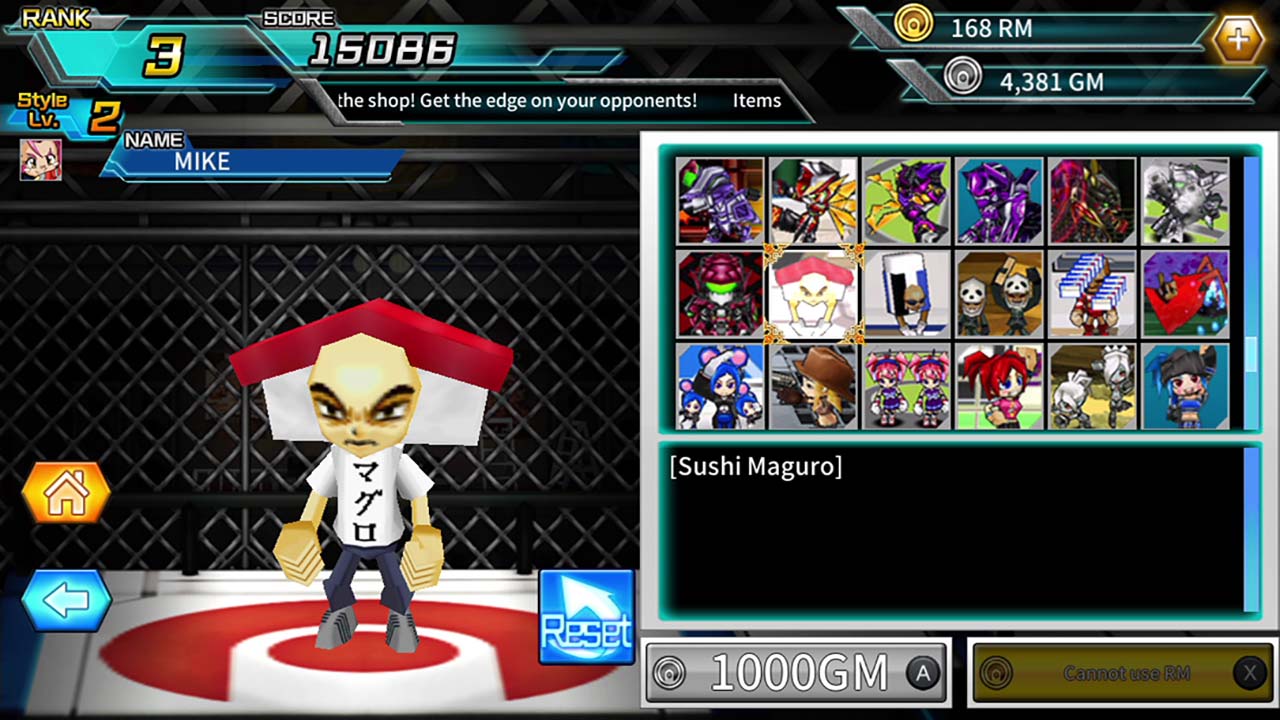Click the gold plus icon to add RM
Viewport: 1280px width, 720px height.
click(1239, 39)
